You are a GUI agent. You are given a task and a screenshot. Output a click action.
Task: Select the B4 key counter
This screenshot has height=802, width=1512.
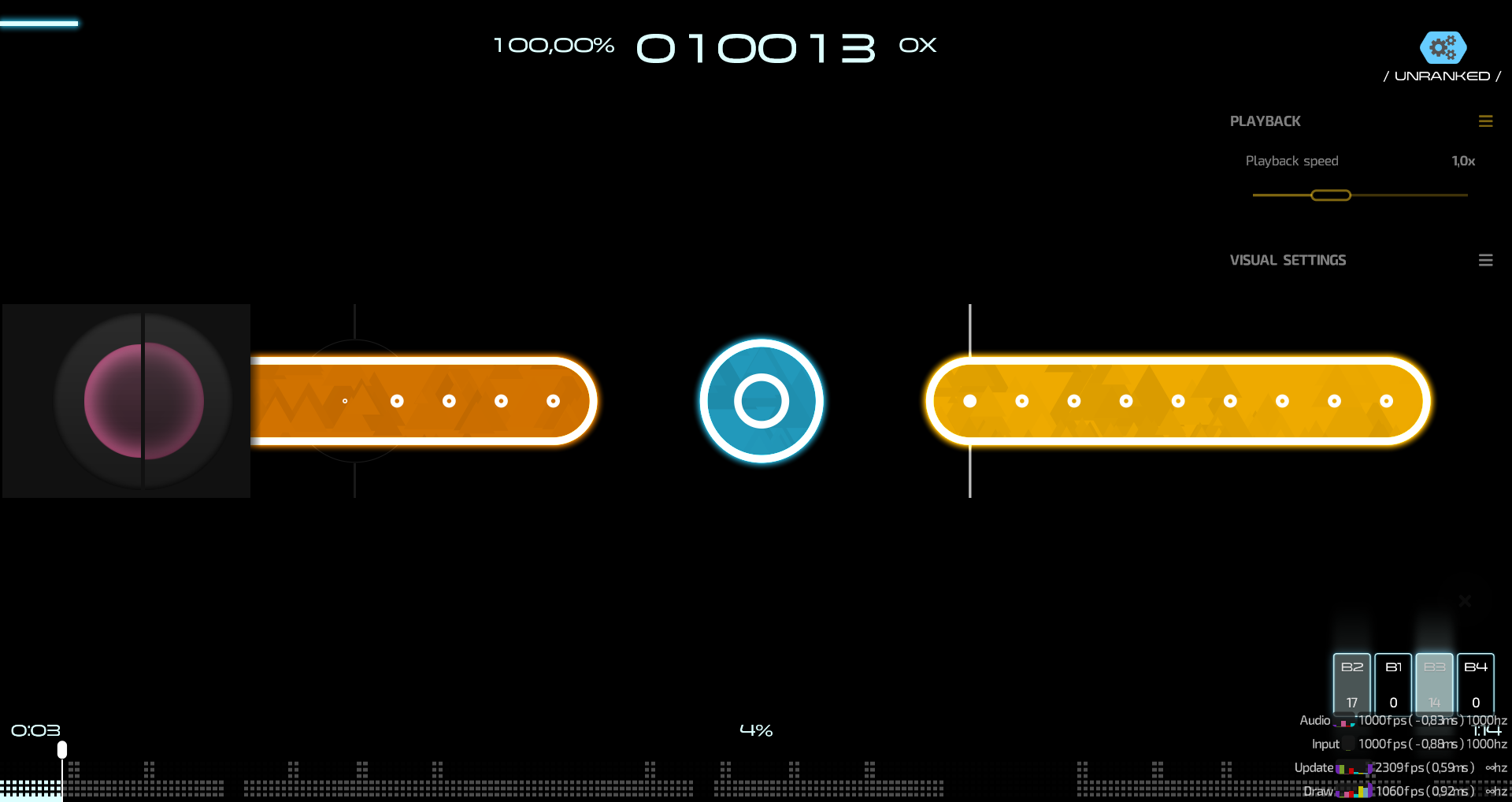(x=1475, y=685)
